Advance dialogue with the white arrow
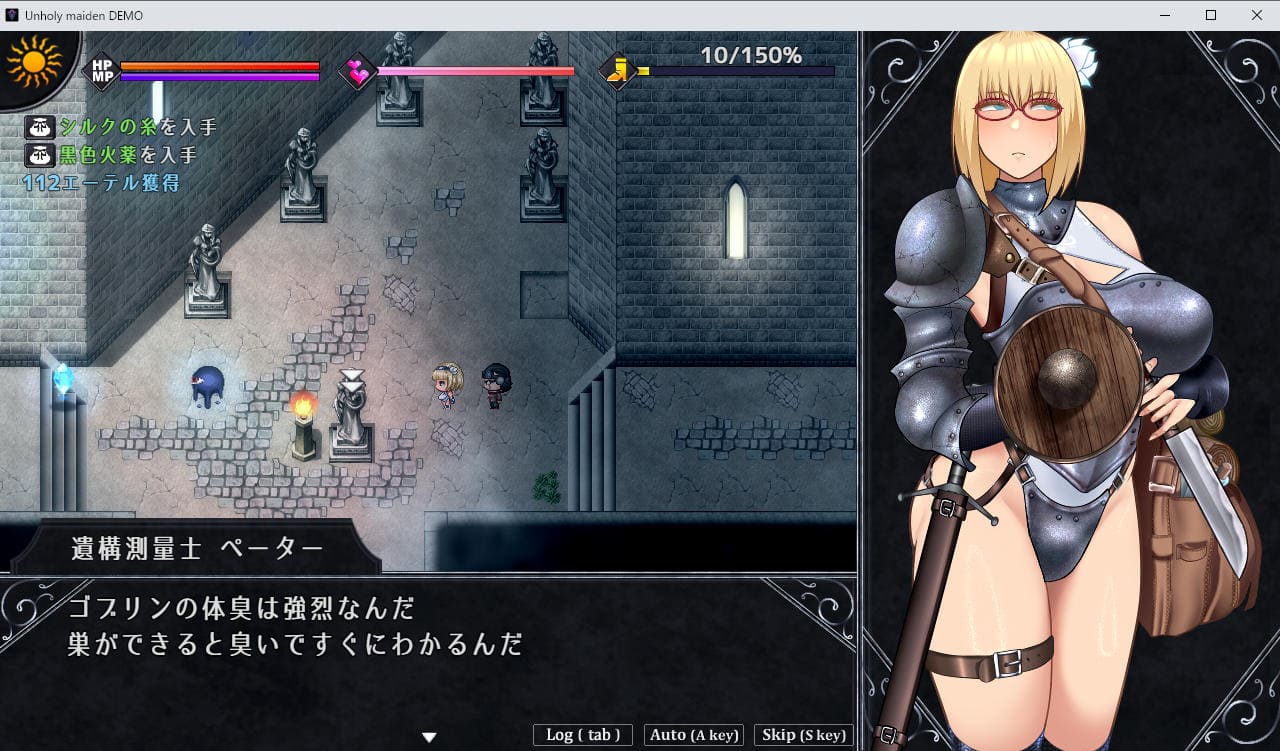 tap(429, 737)
